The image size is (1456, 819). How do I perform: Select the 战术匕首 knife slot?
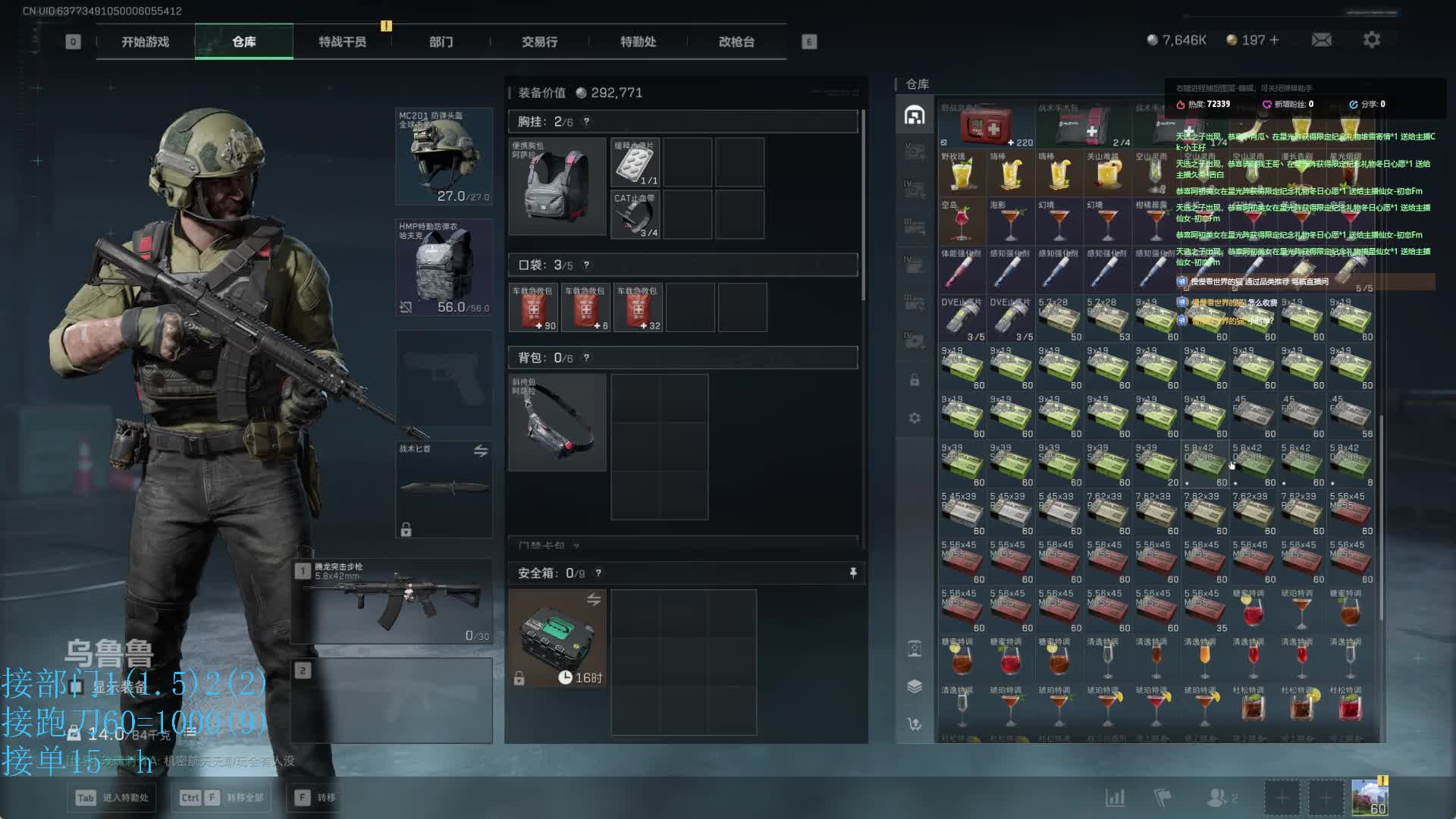444,489
